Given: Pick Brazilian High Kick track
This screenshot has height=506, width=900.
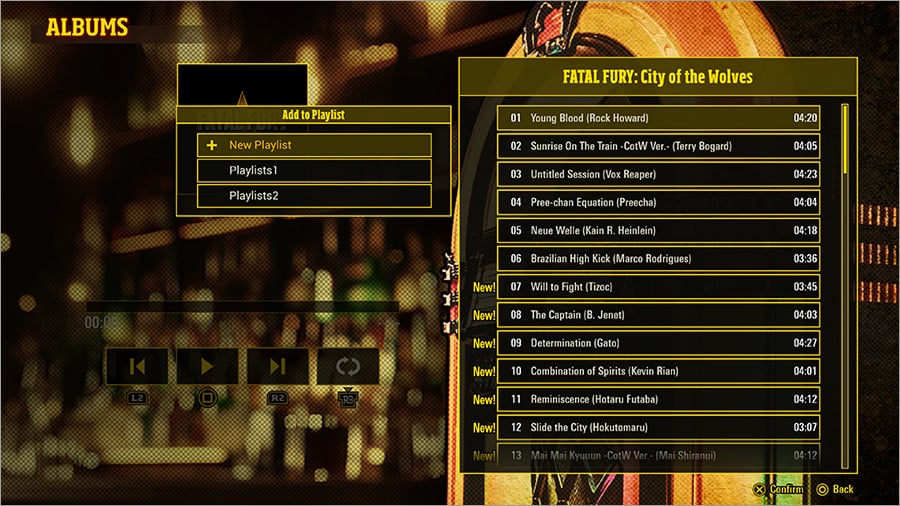Looking at the screenshot, I should tap(658, 259).
